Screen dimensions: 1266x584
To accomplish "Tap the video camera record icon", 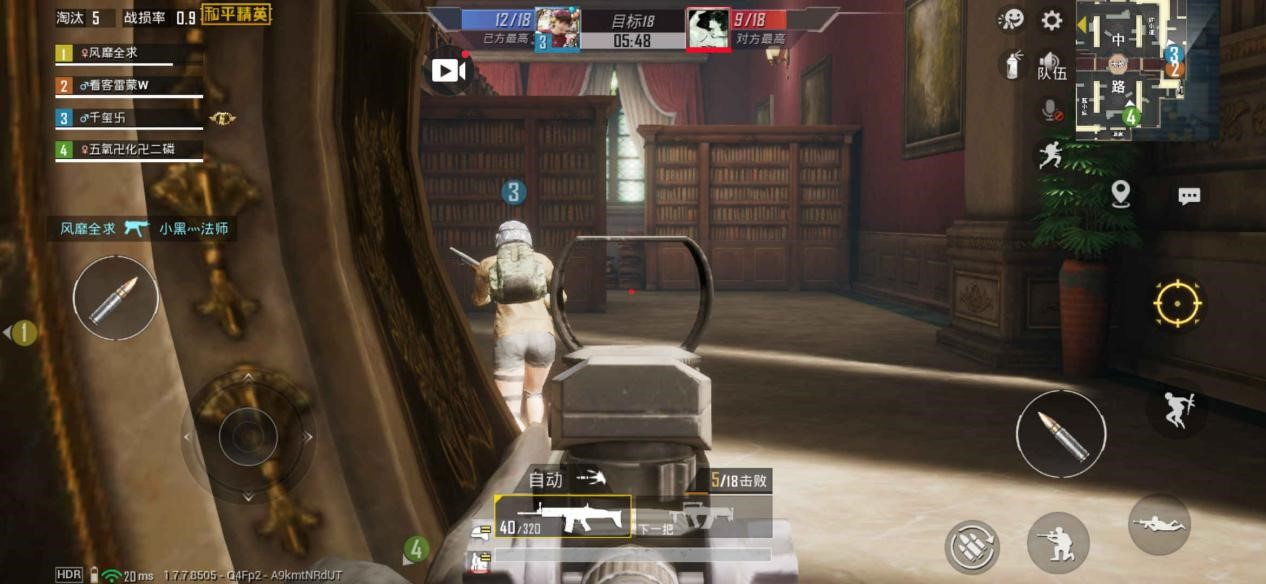I will pos(449,70).
